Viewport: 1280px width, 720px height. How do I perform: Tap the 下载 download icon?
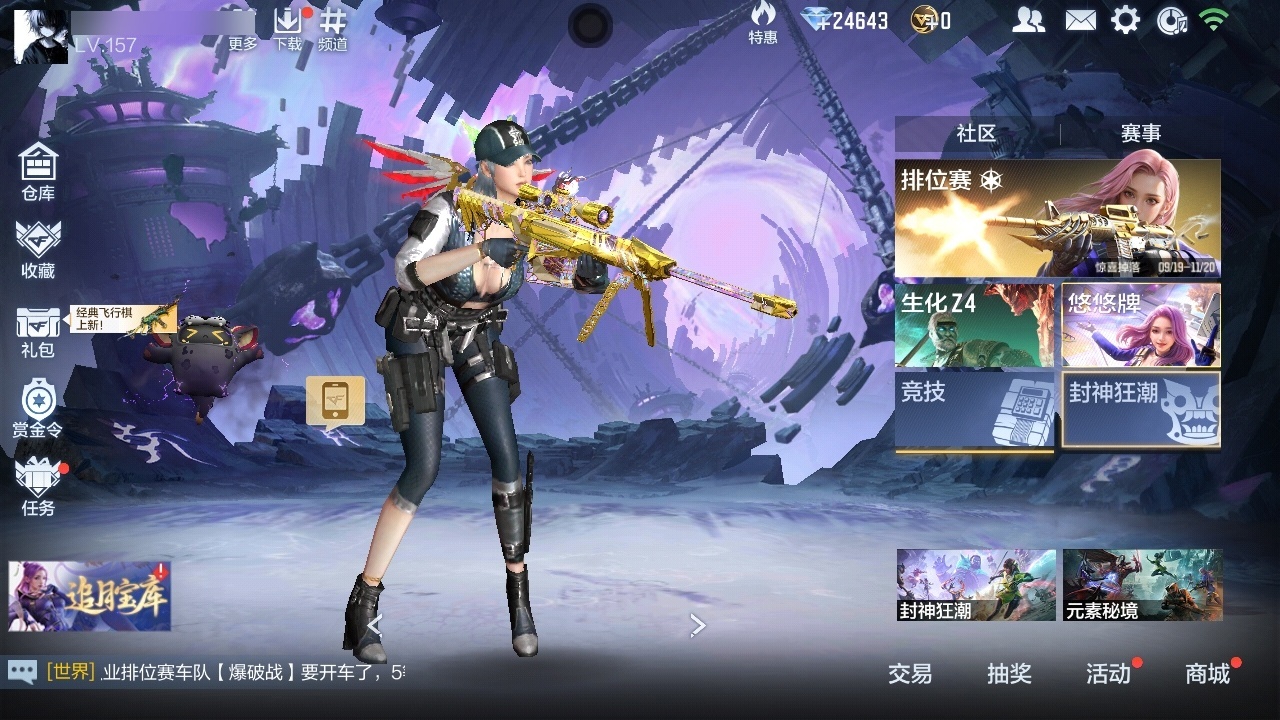click(288, 28)
